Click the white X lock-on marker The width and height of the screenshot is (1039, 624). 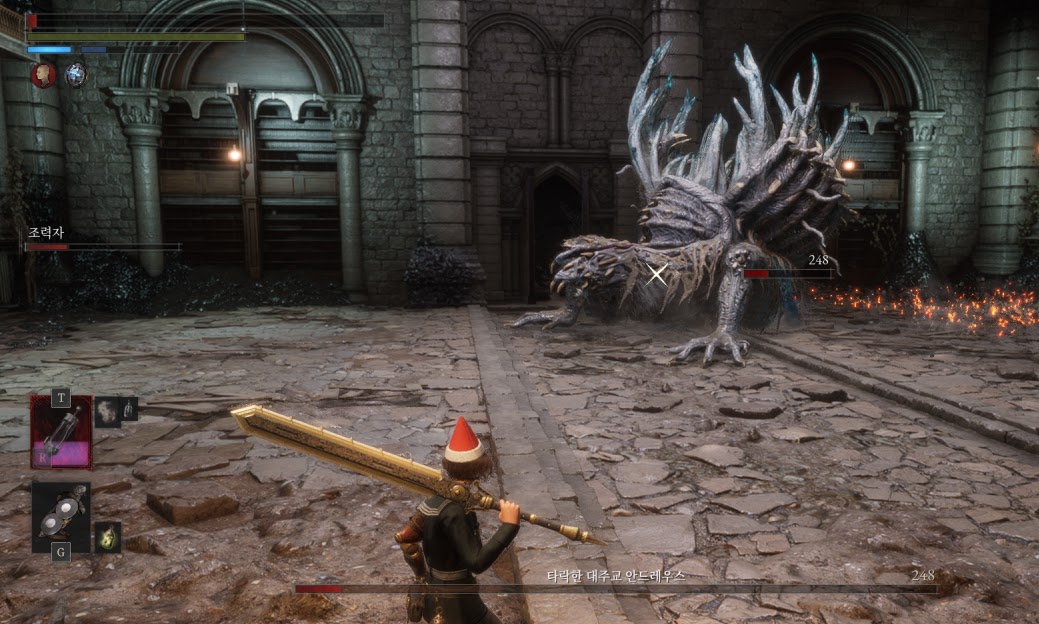[x=657, y=273]
